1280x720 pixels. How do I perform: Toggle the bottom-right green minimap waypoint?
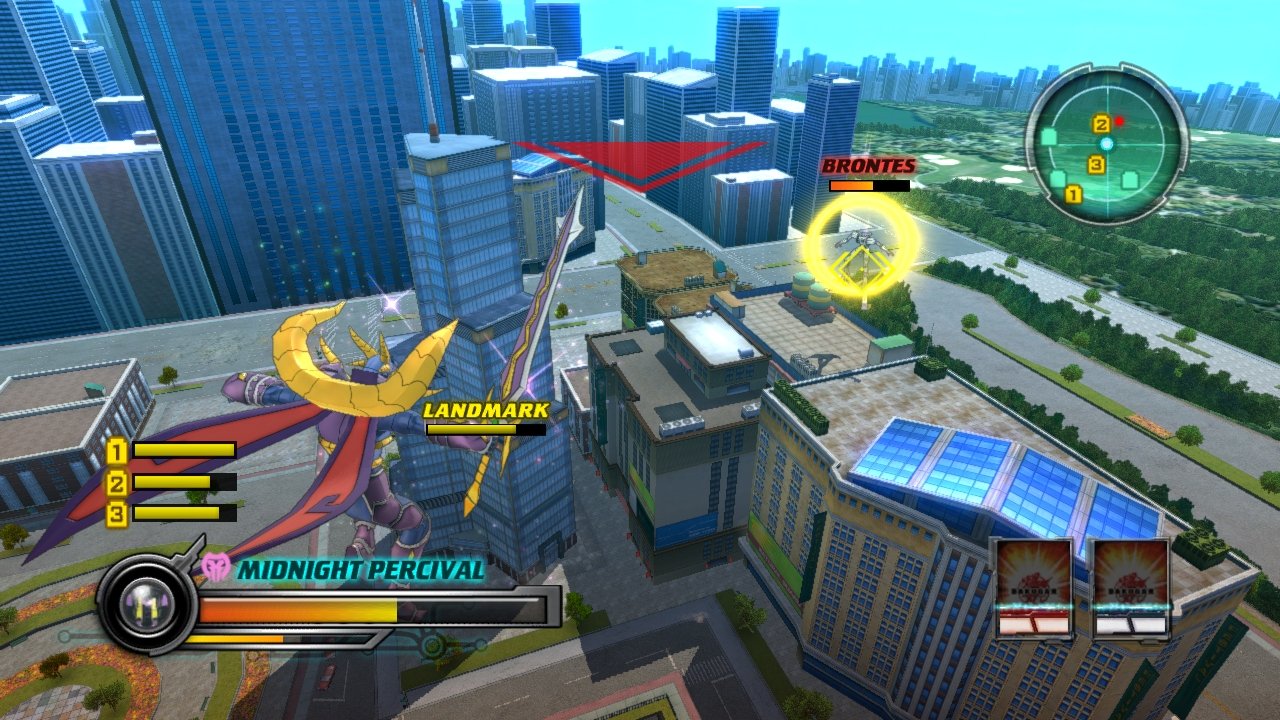click(x=1129, y=180)
